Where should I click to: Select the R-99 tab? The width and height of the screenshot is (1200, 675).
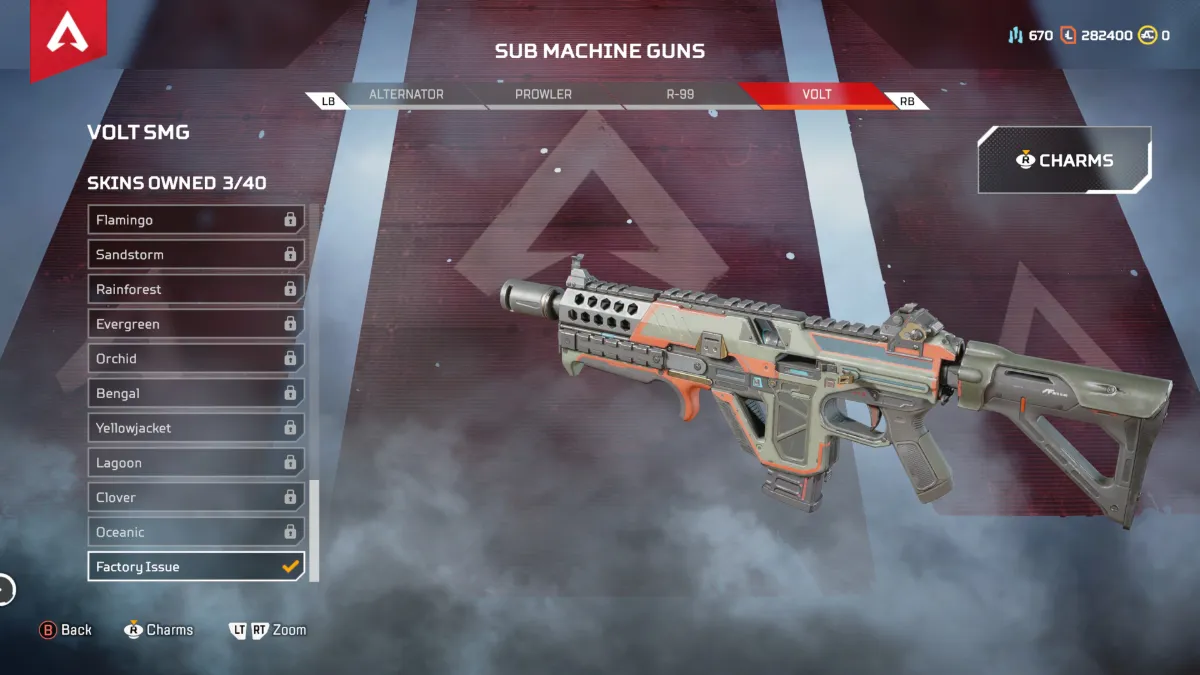pos(680,95)
